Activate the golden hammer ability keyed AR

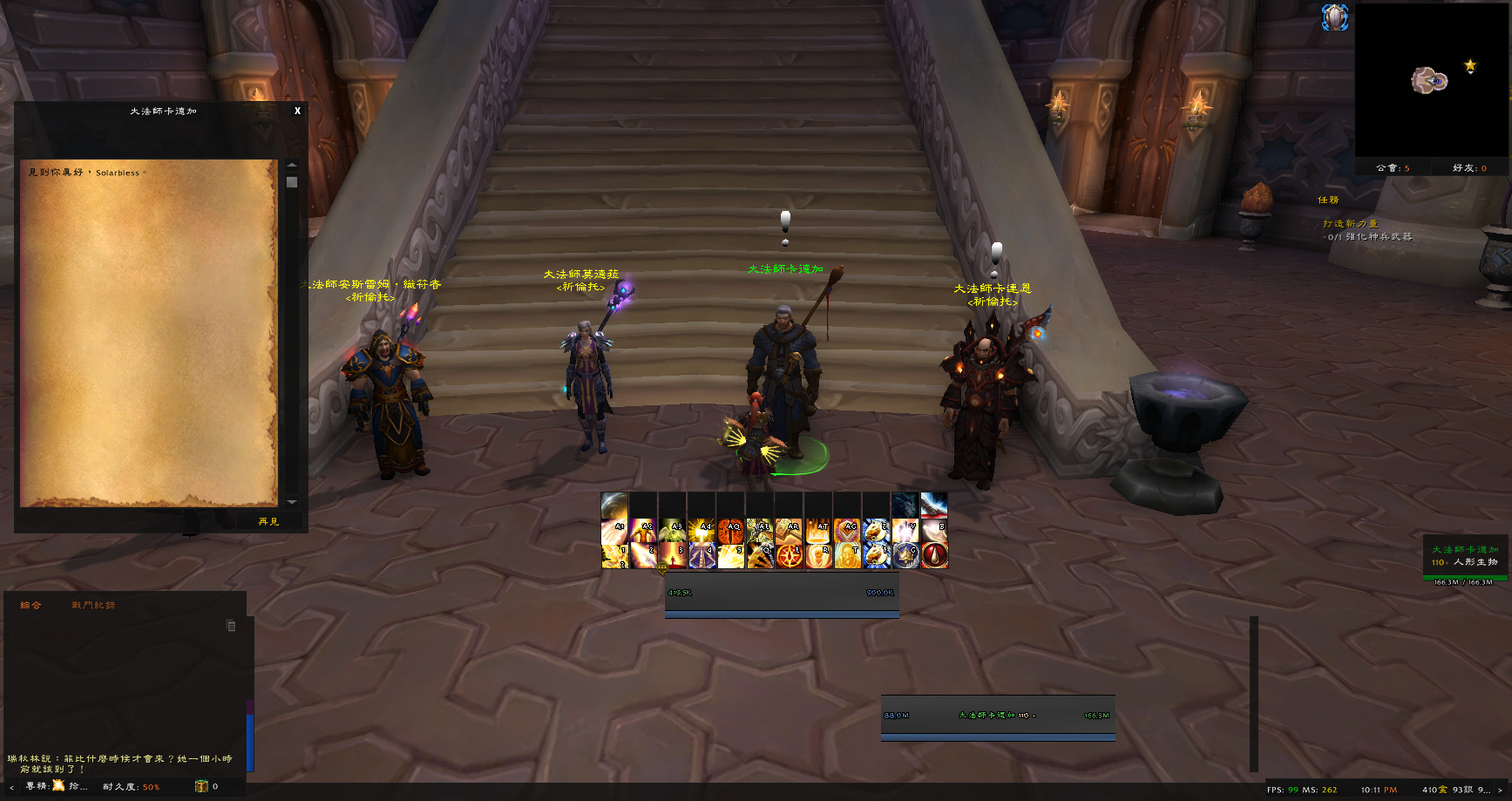point(789,530)
